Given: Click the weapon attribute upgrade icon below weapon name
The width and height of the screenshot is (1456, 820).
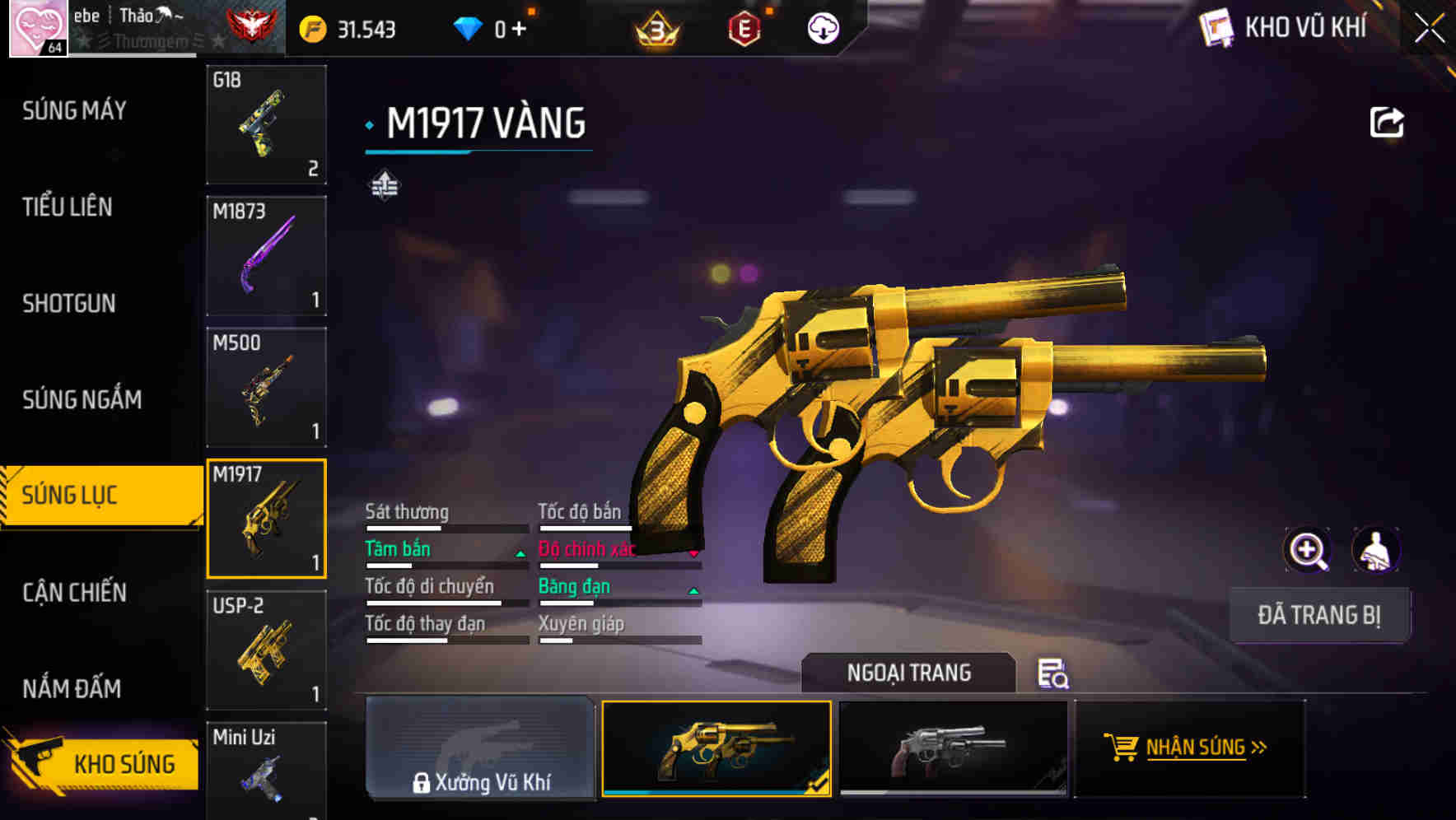Looking at the screenshot, I should pos(386,184).
